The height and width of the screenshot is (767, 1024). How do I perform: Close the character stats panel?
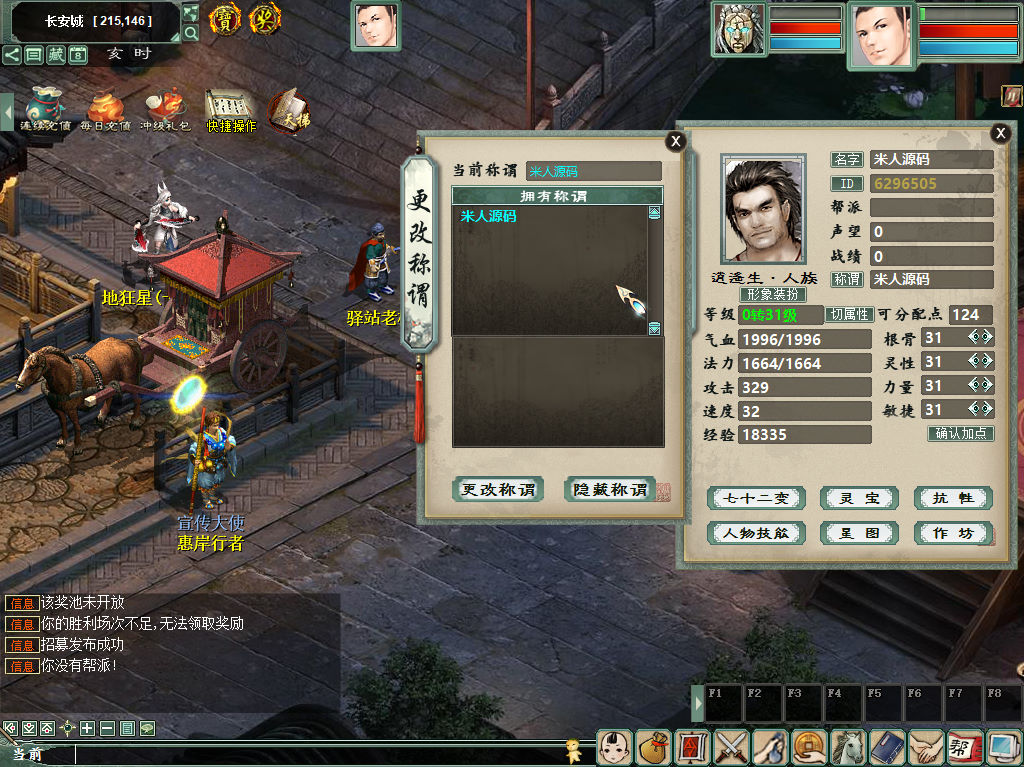coord(1000,133)
